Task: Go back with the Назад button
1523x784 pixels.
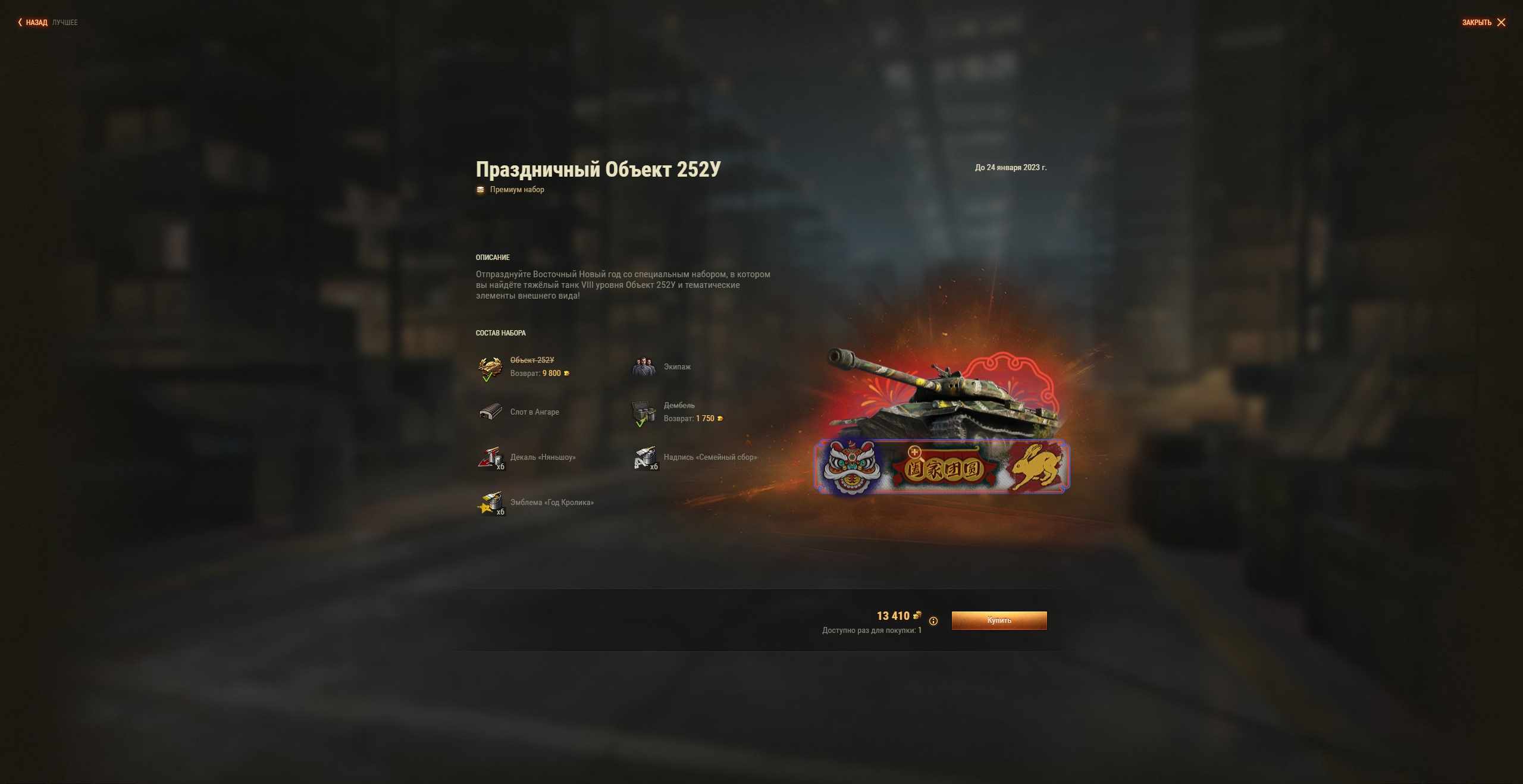Action: 33,23
